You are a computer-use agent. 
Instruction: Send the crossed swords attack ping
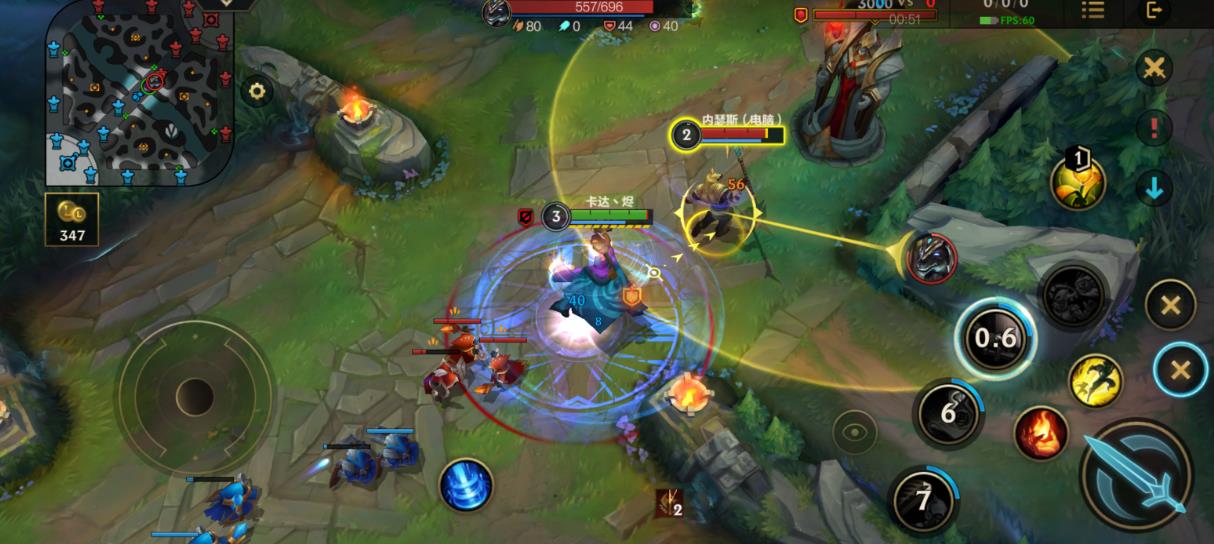coord(1154,69)
